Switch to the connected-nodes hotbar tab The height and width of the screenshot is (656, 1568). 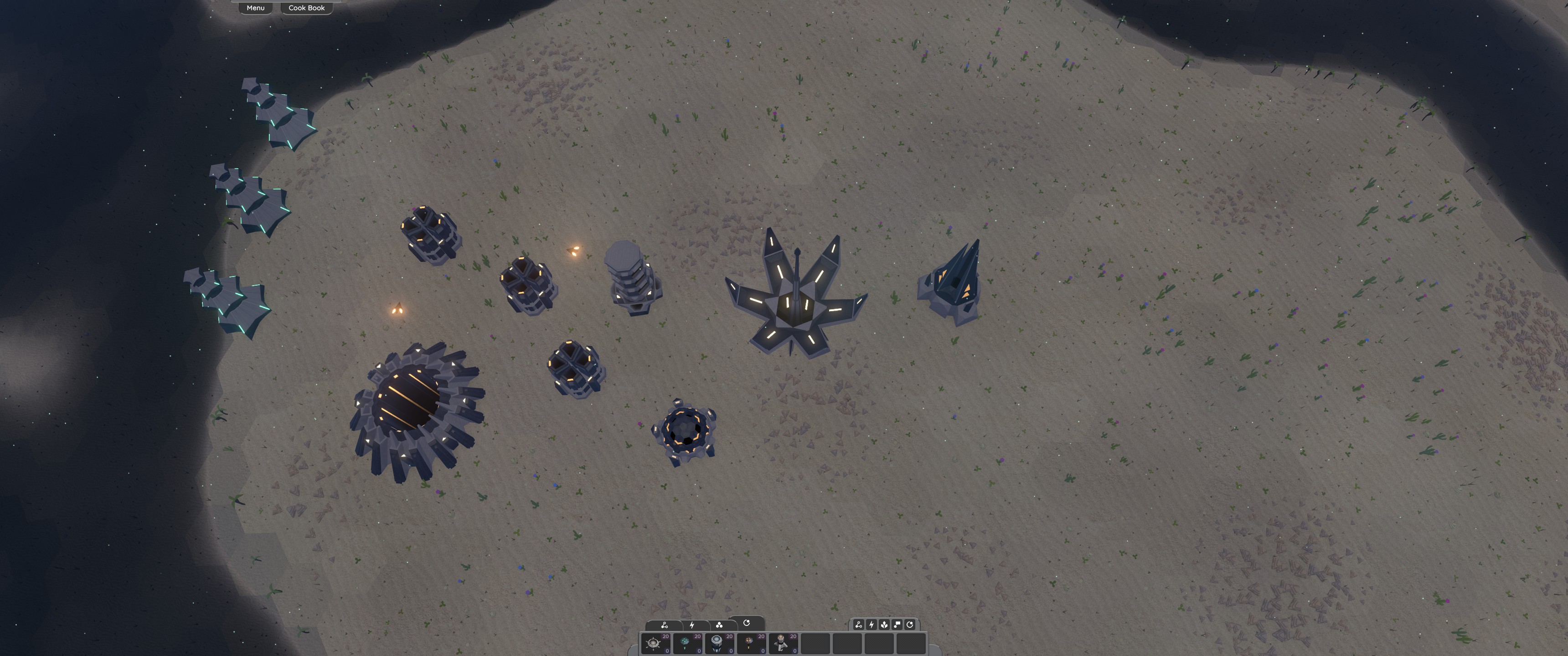click(664, 625)
